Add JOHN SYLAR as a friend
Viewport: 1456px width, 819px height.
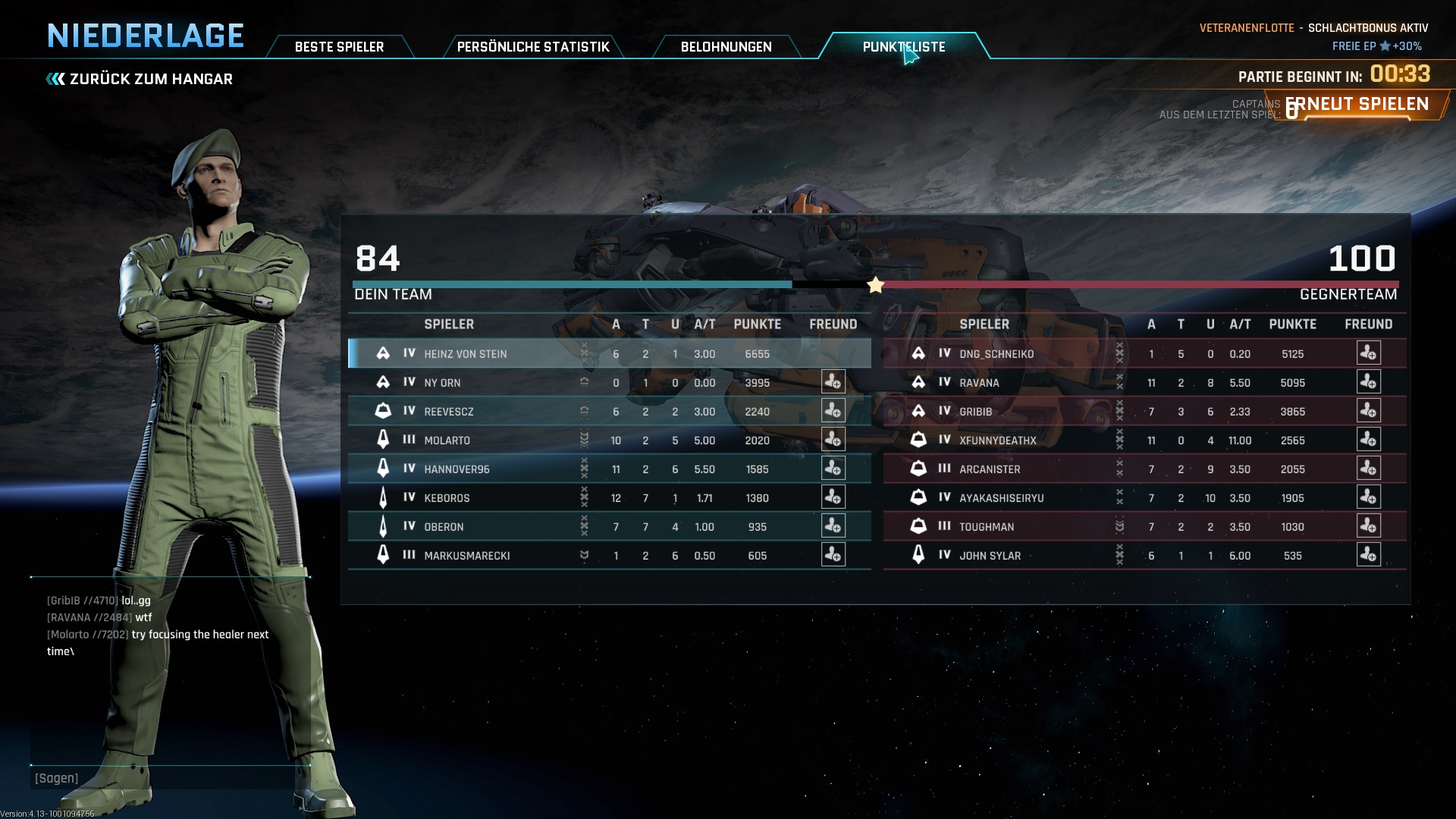tap(1368, 555)
